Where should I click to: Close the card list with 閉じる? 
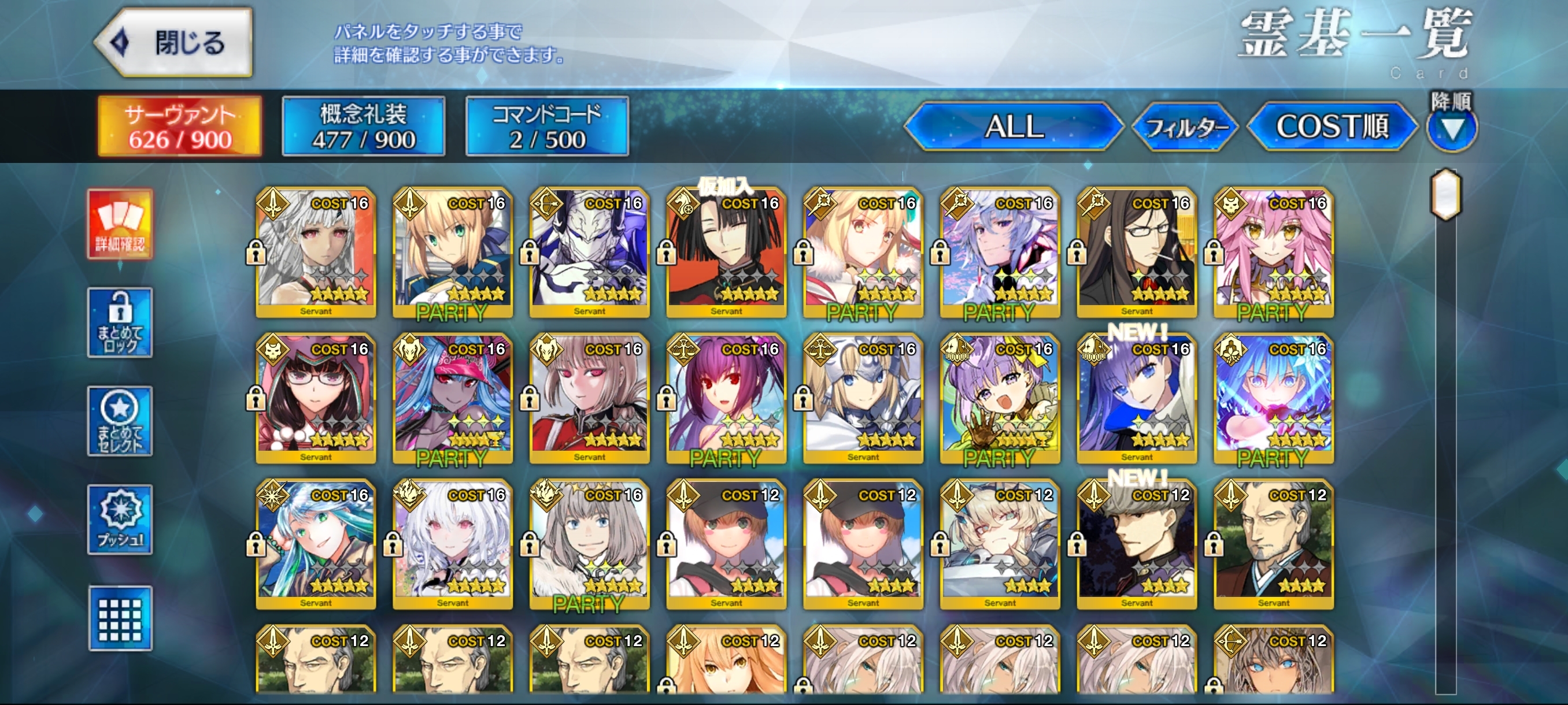coord(175,43)
